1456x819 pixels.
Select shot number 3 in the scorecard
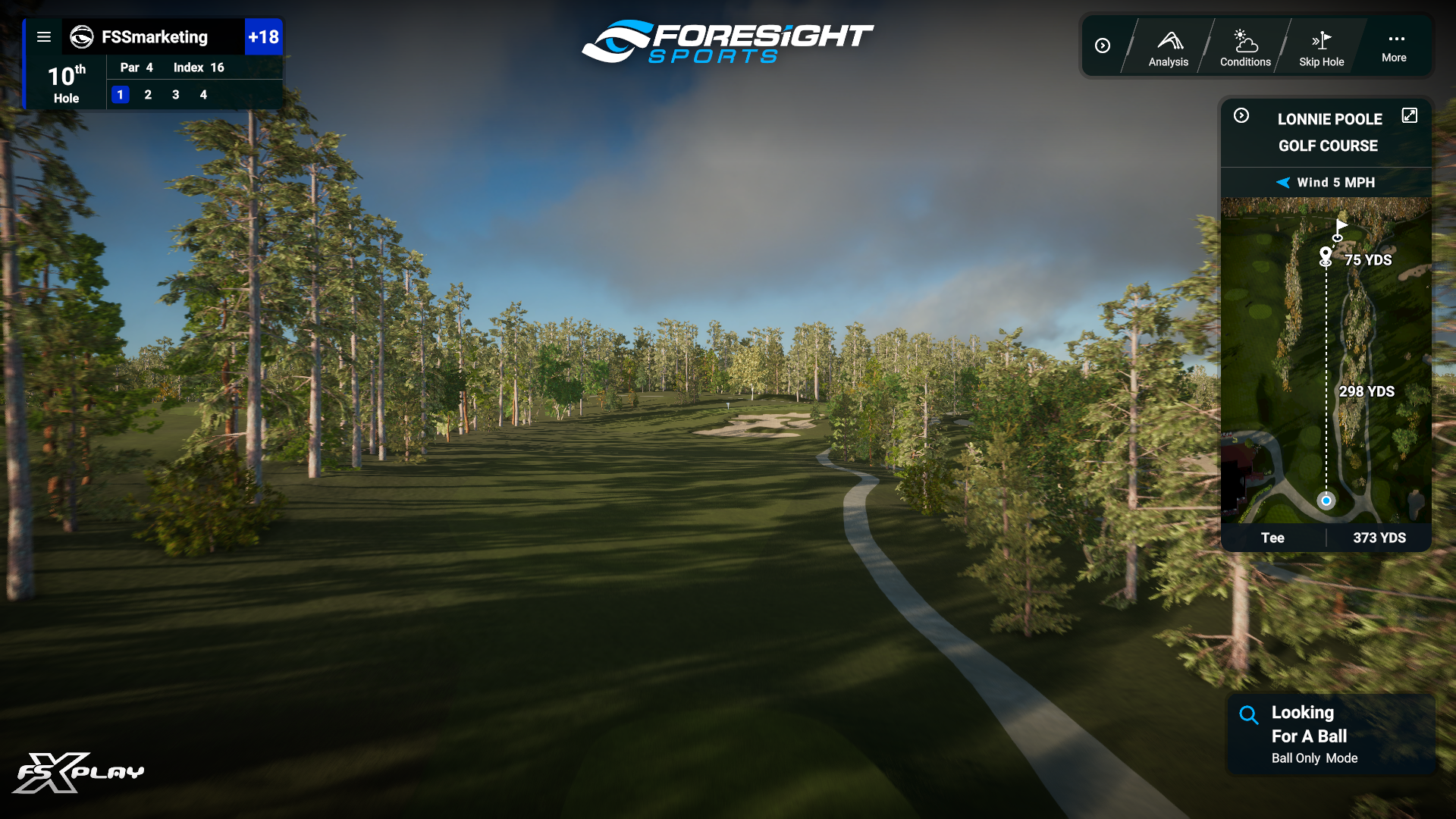[175, 95]
